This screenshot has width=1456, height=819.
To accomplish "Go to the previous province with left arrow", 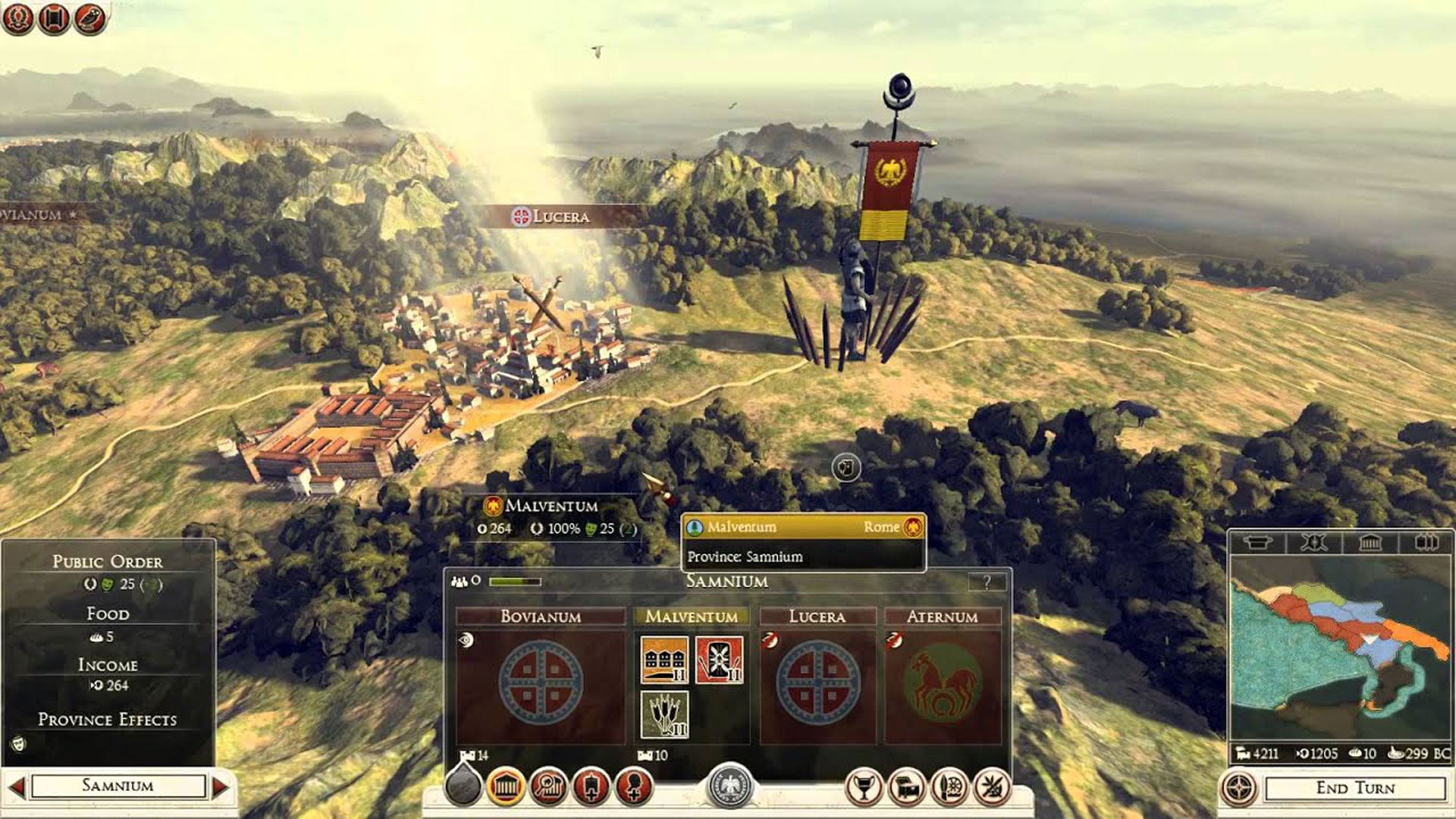I will (16, 786).
